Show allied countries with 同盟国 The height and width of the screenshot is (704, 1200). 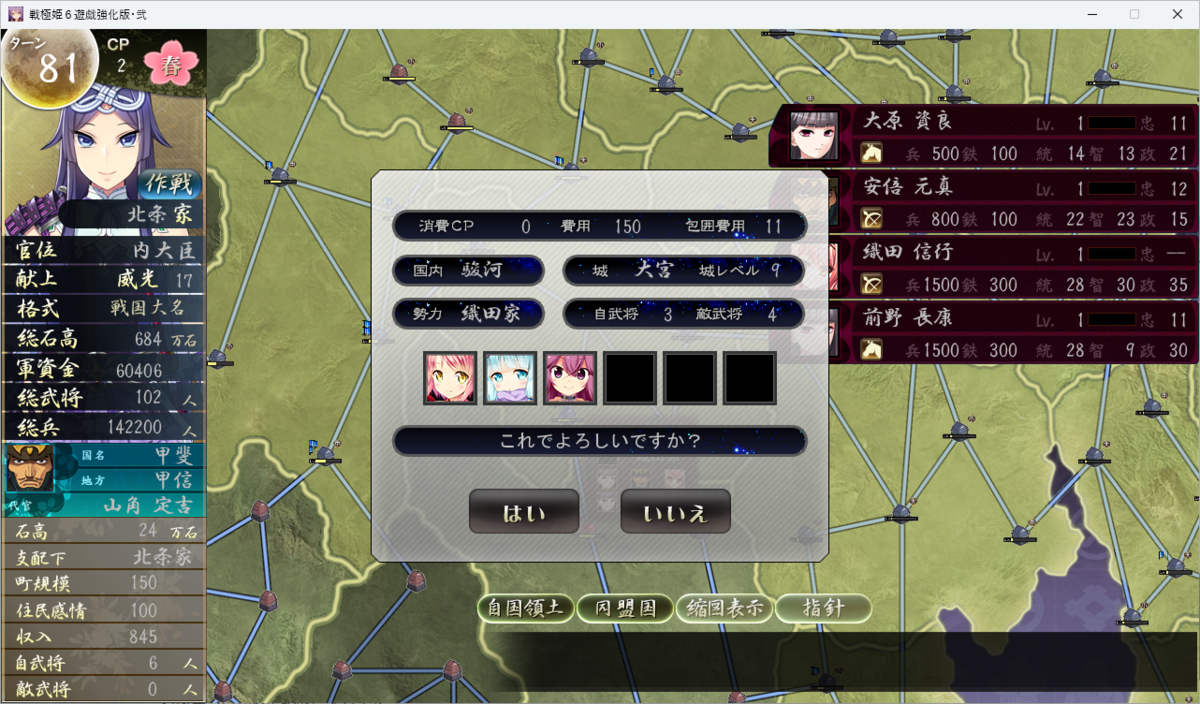[625, 608]
